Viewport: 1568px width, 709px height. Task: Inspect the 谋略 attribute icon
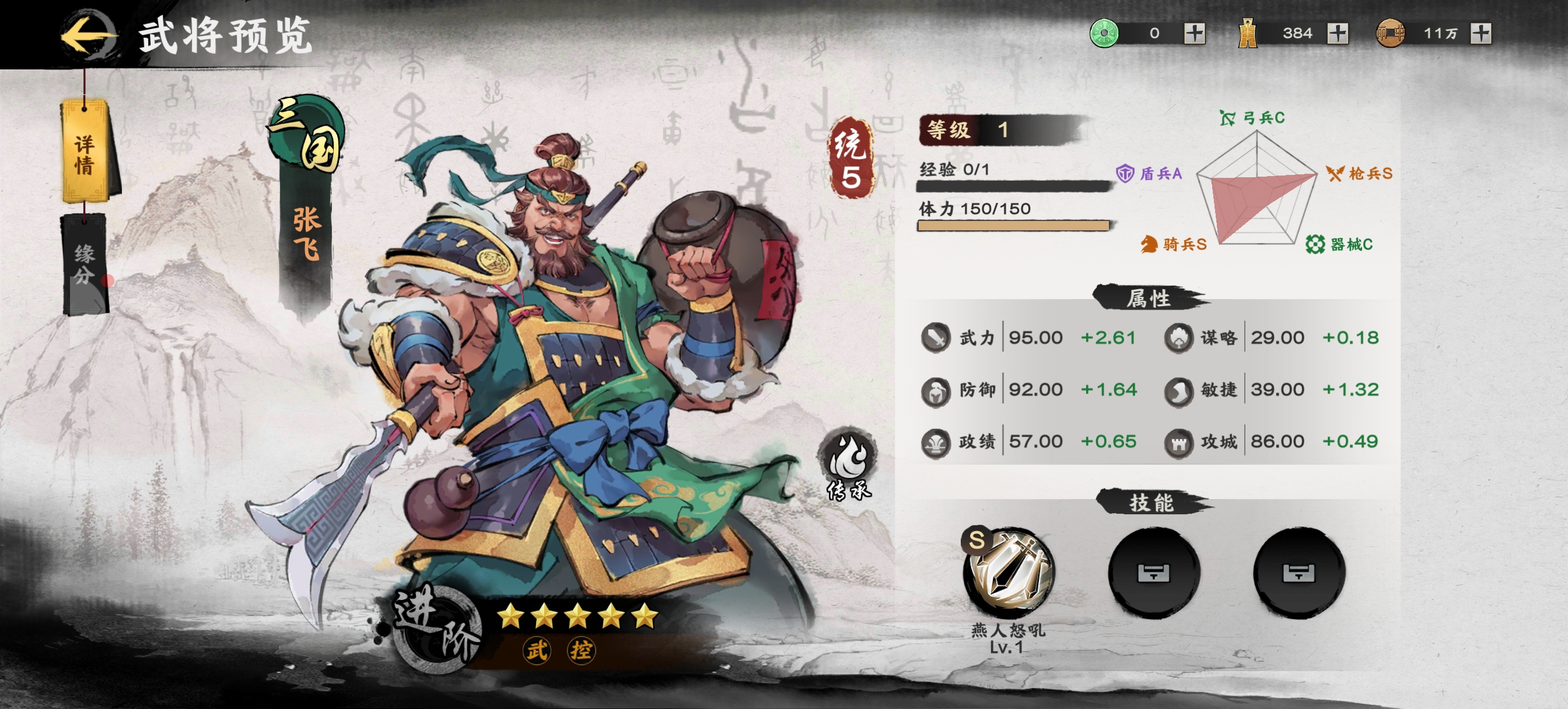(x=1178, y=338)
